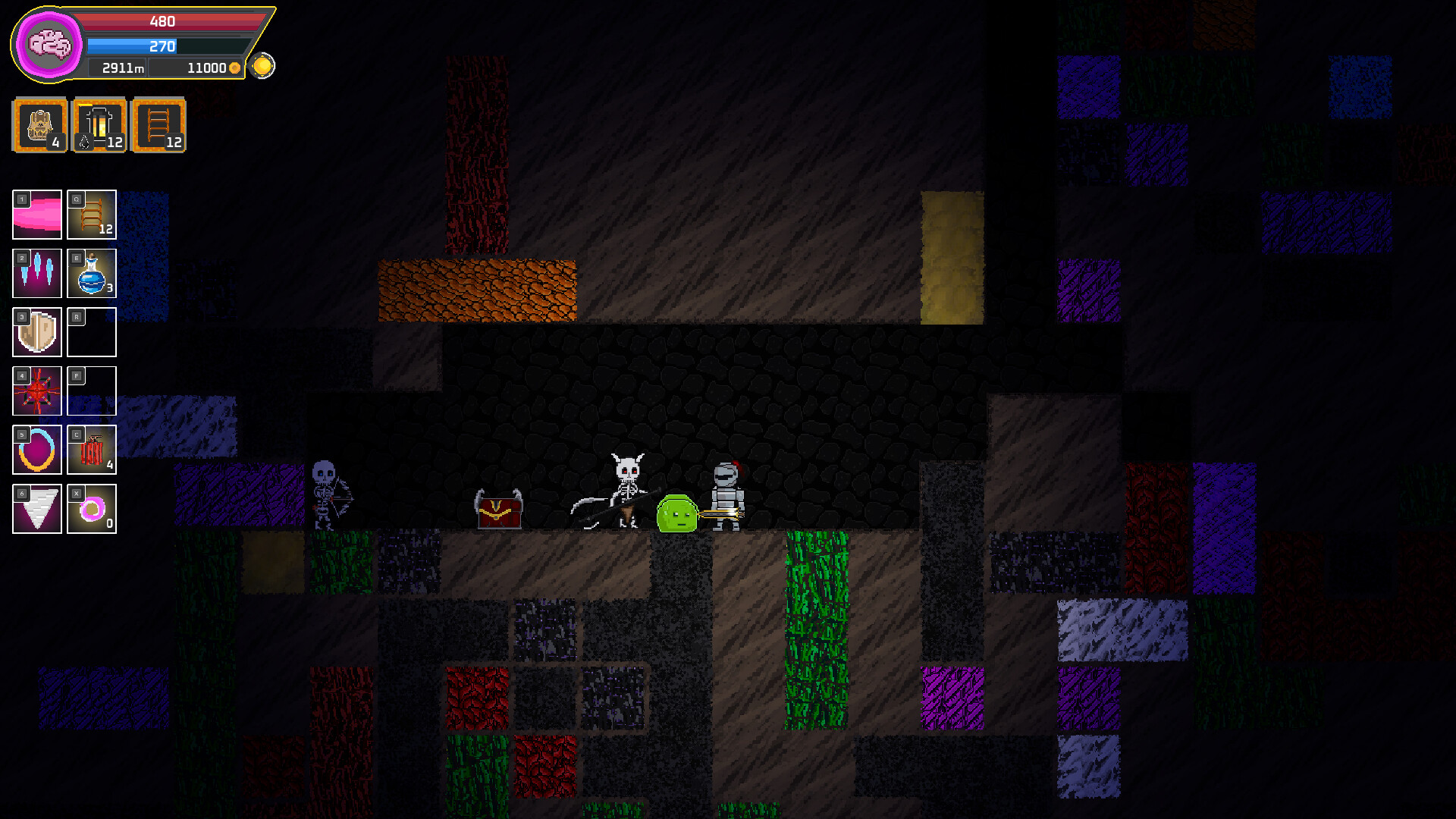Activate the pink beam ability

tap(37, 215)
